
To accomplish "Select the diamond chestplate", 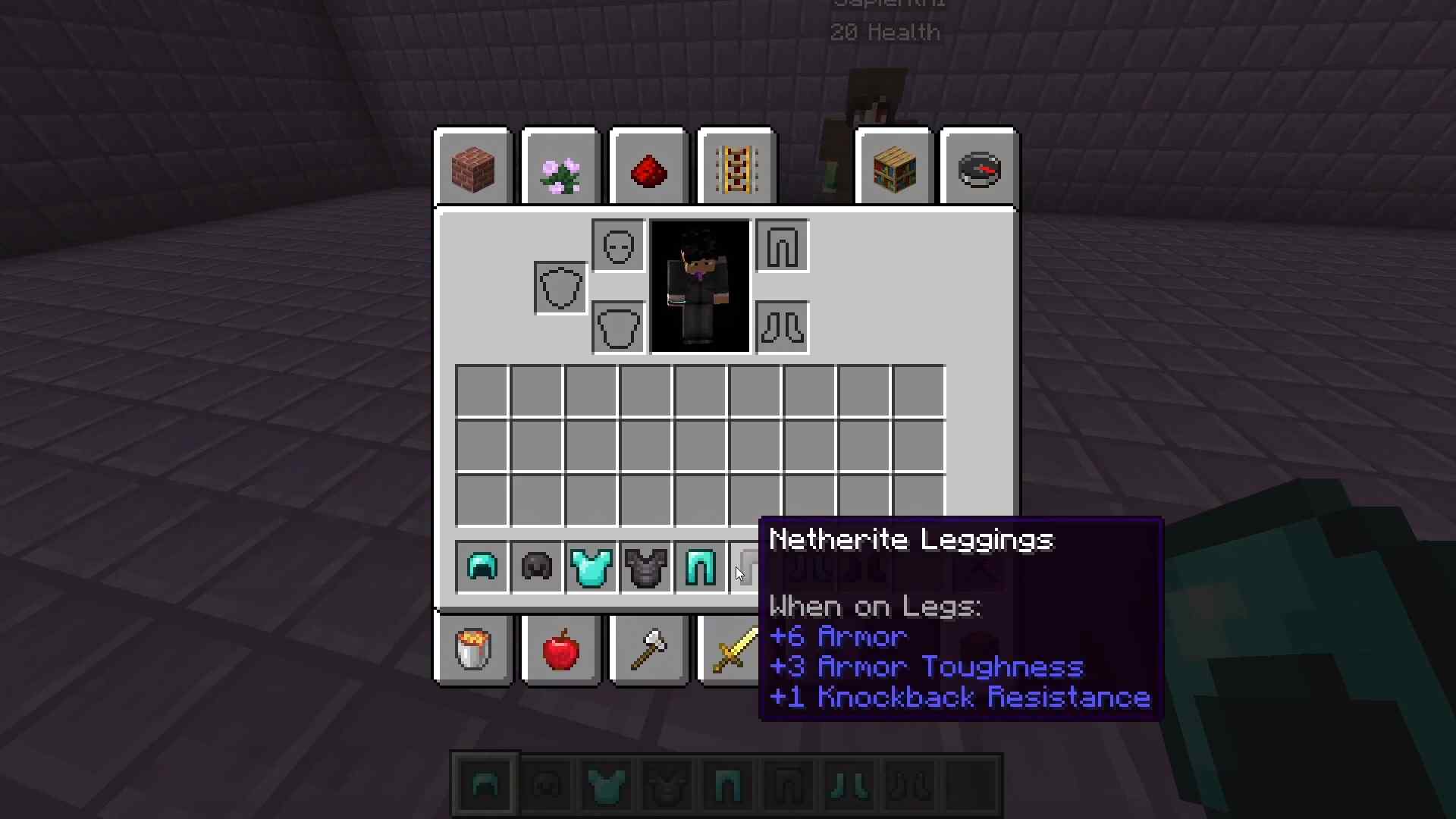I will point(591,567).
